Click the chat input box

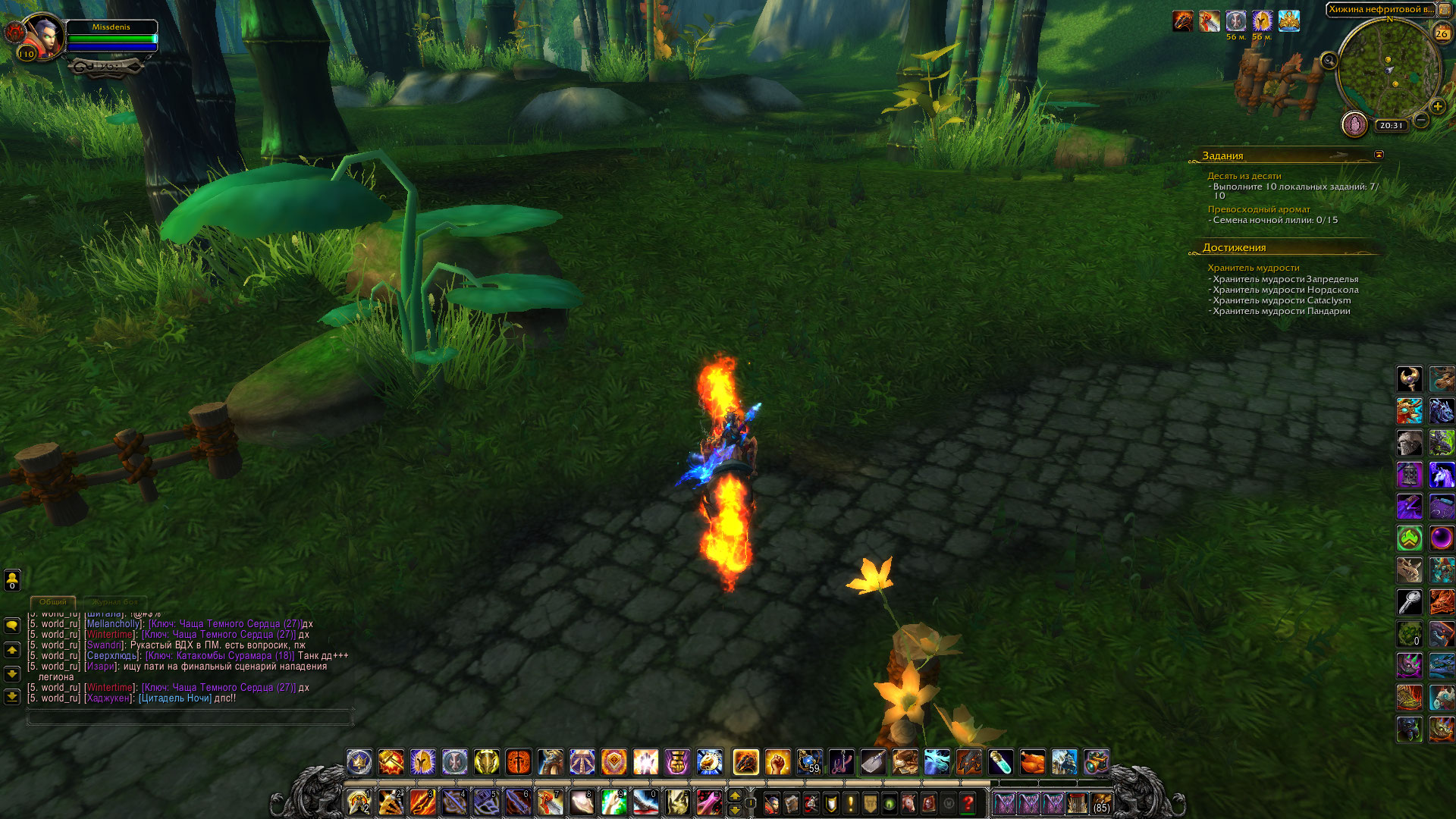tap(190, 716)
